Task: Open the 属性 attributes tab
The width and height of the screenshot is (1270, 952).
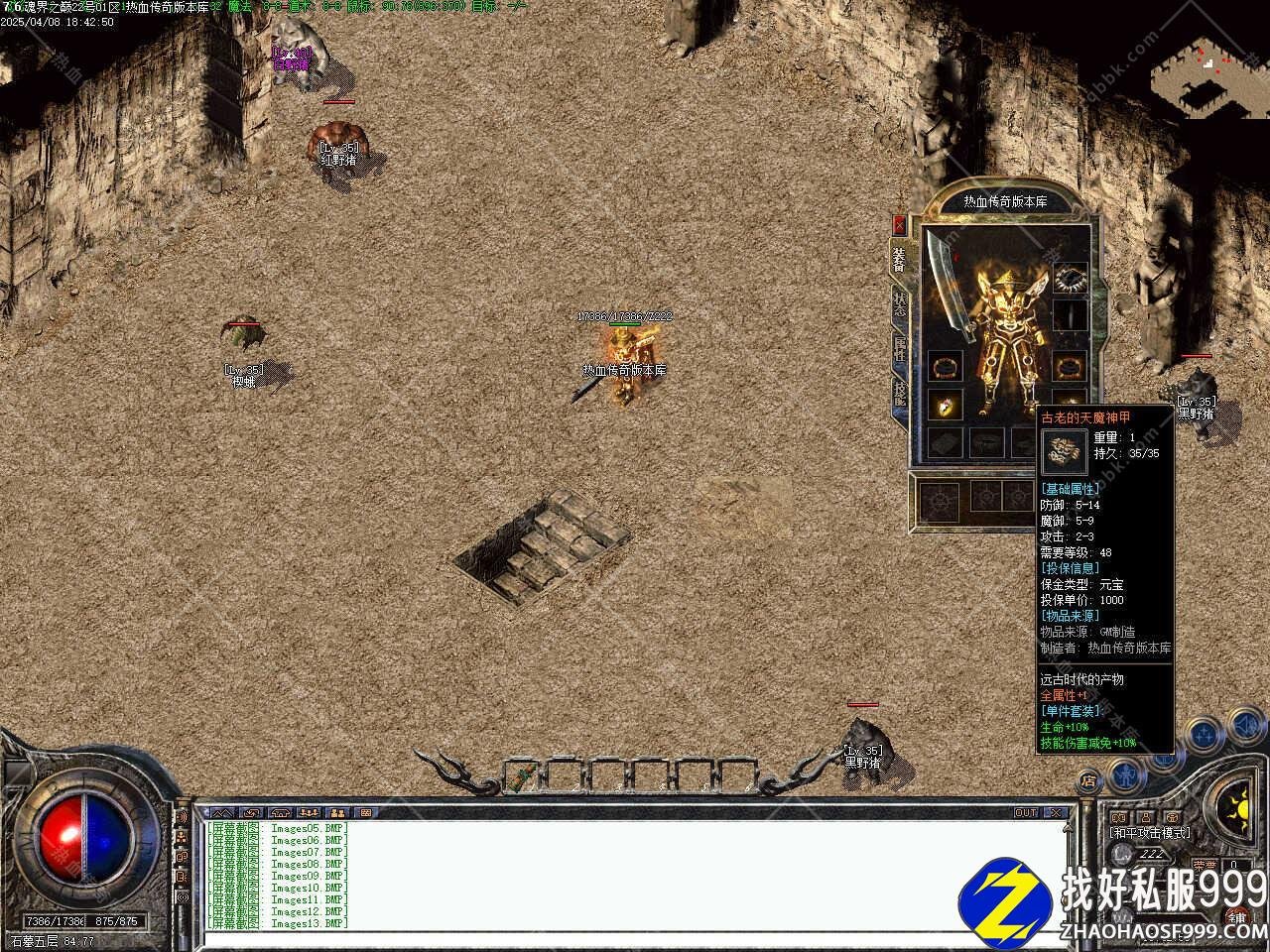Action: tap(900, 348)
